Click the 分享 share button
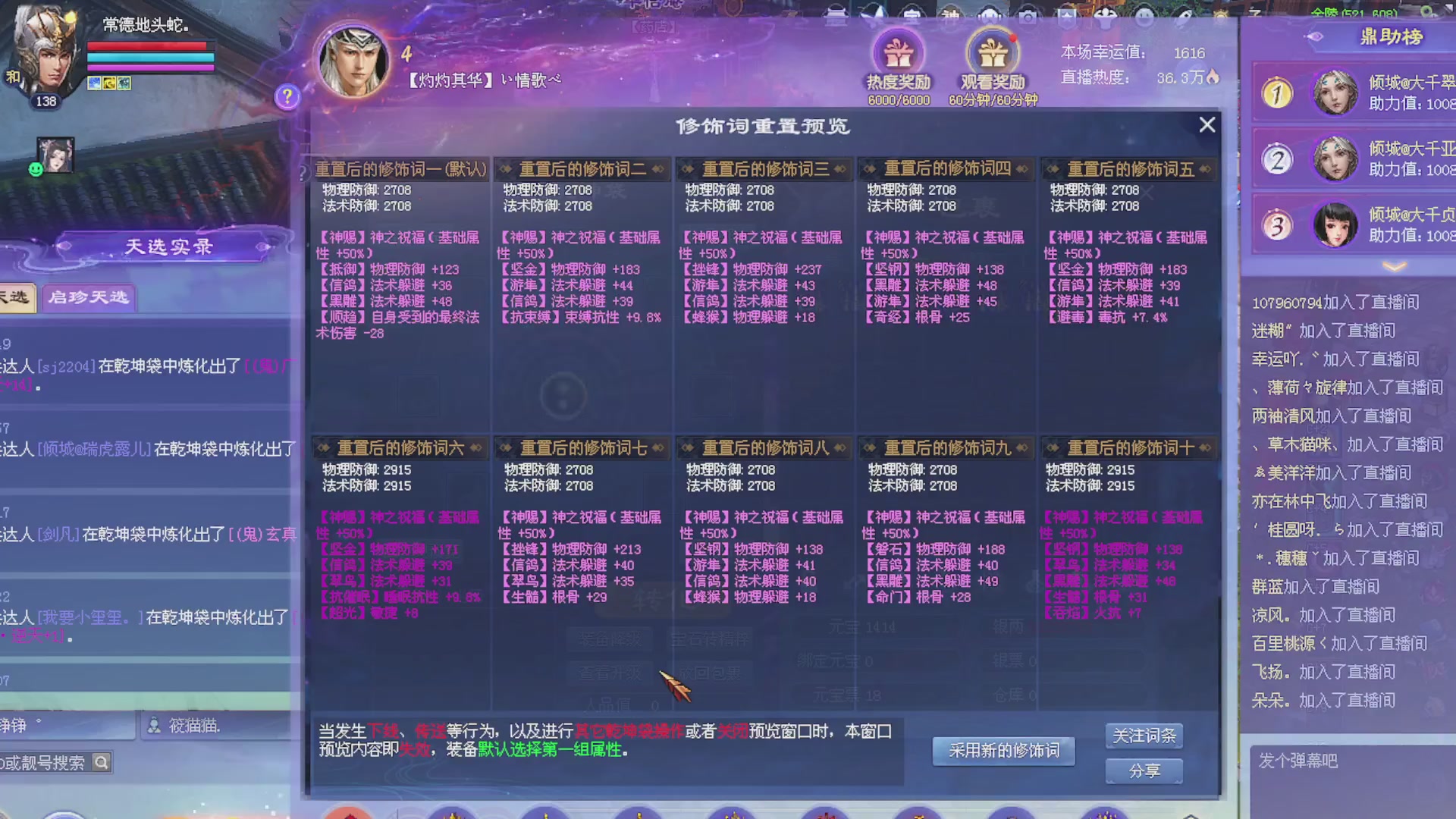The width and height of the screenshot is (1456, 819). point(1144,770)
